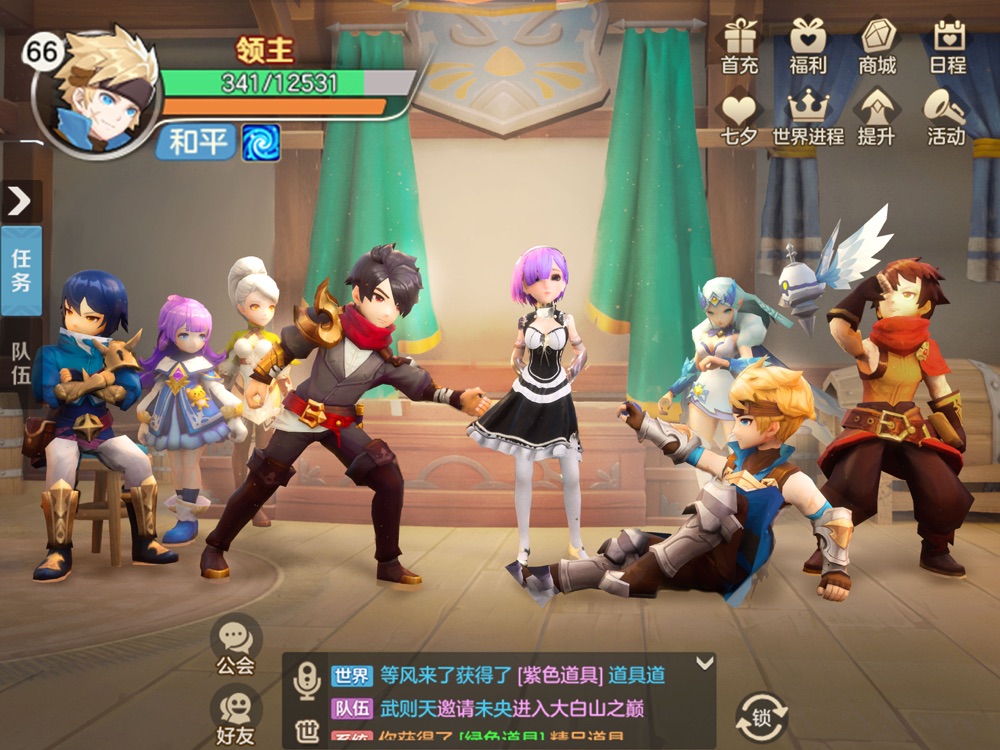Image resolution: width=1000 pixels, height=750 pixels.
Task: Activate the chat microphone voice input
Action: click(x=306, y=680)
